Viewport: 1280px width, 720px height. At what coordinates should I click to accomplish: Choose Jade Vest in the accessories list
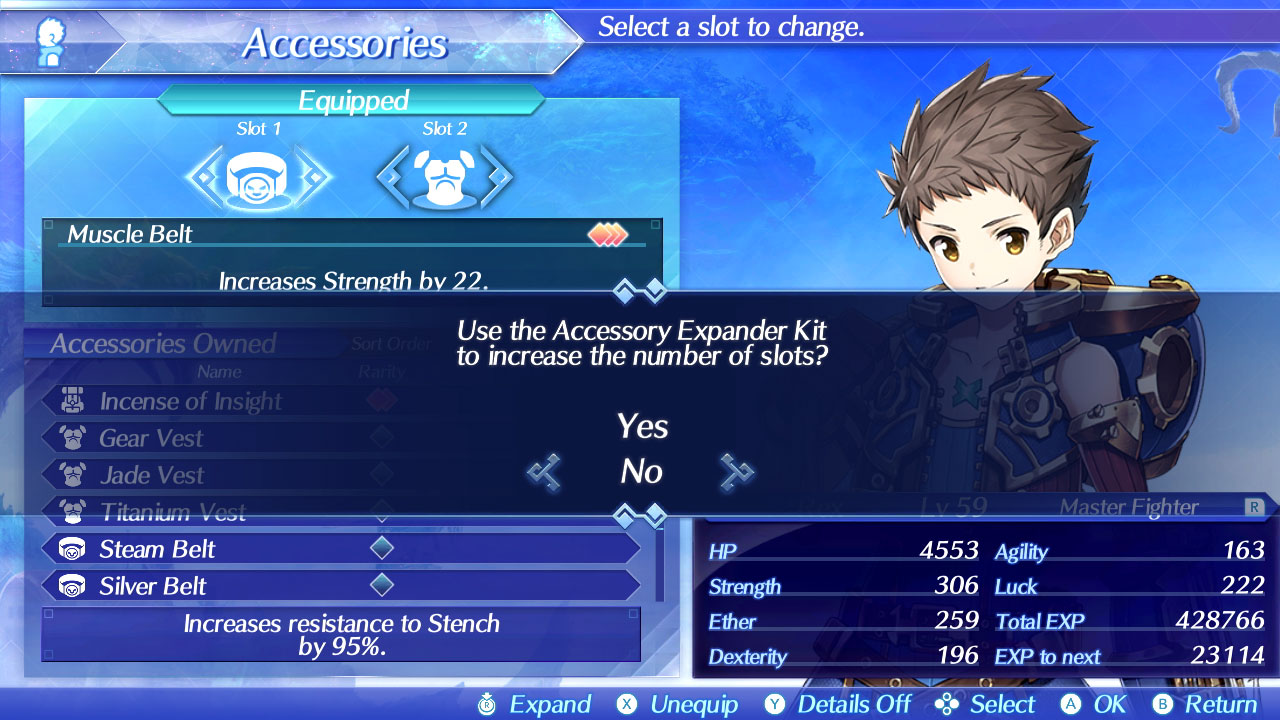(151, 475)
